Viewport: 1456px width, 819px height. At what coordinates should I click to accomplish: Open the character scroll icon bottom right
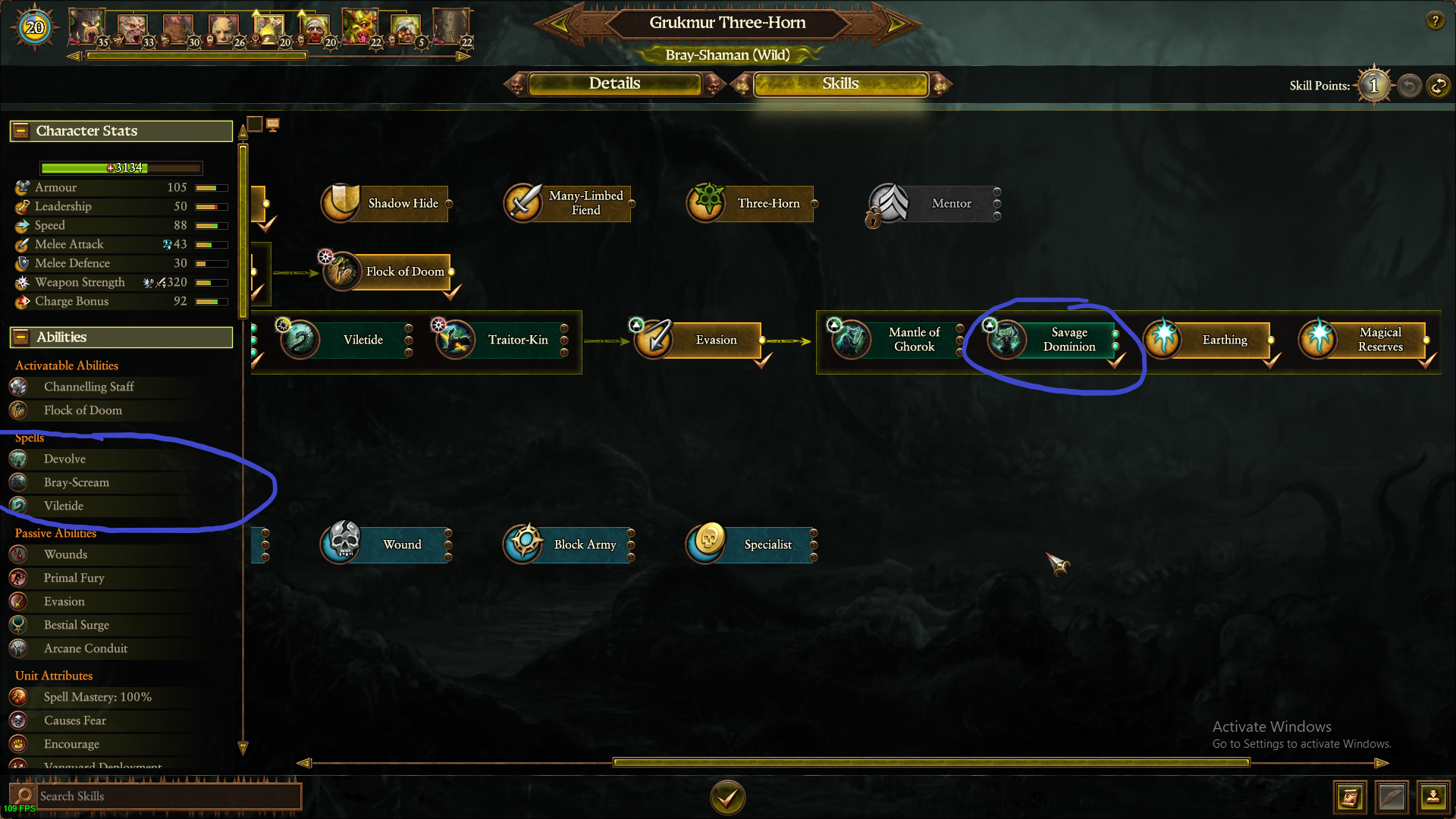[1350, 797]
